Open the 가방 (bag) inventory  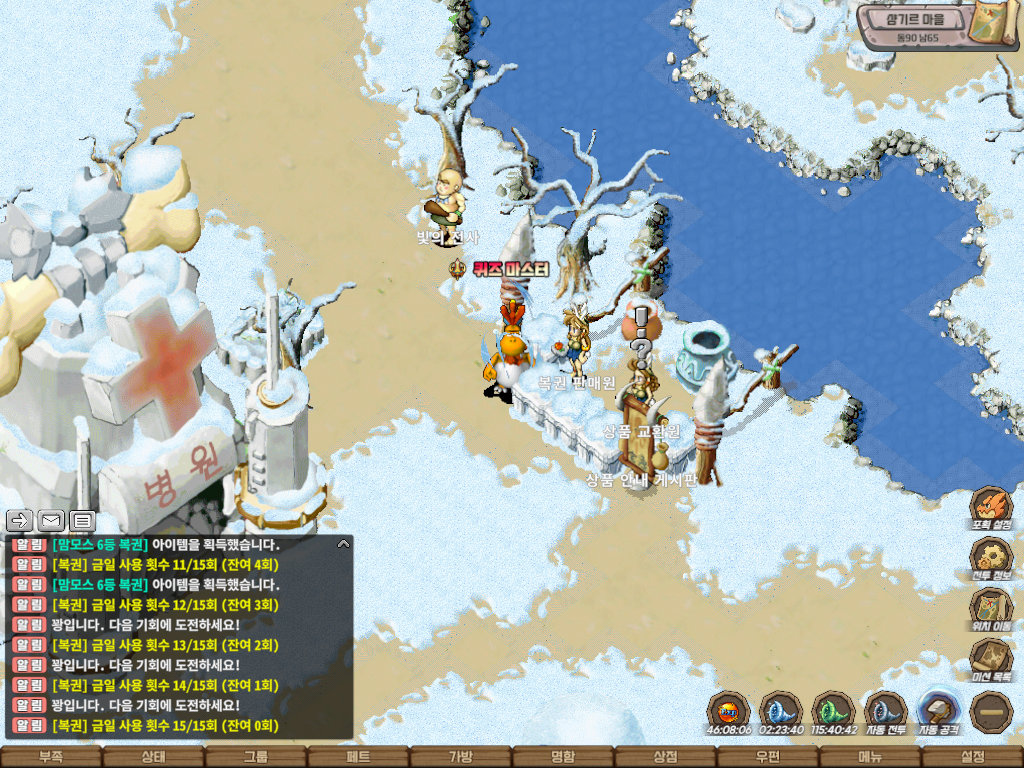(461, 757)
